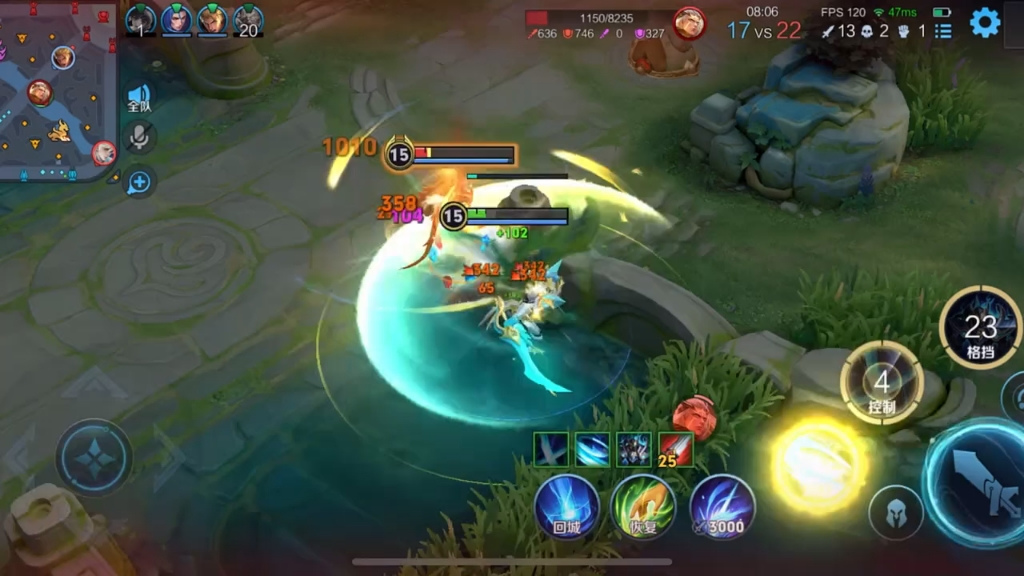Select the teammate portrait showing 20
The width and height of the screenshot is (1024, 576).
pyautogui.click(x=248, y=20)
